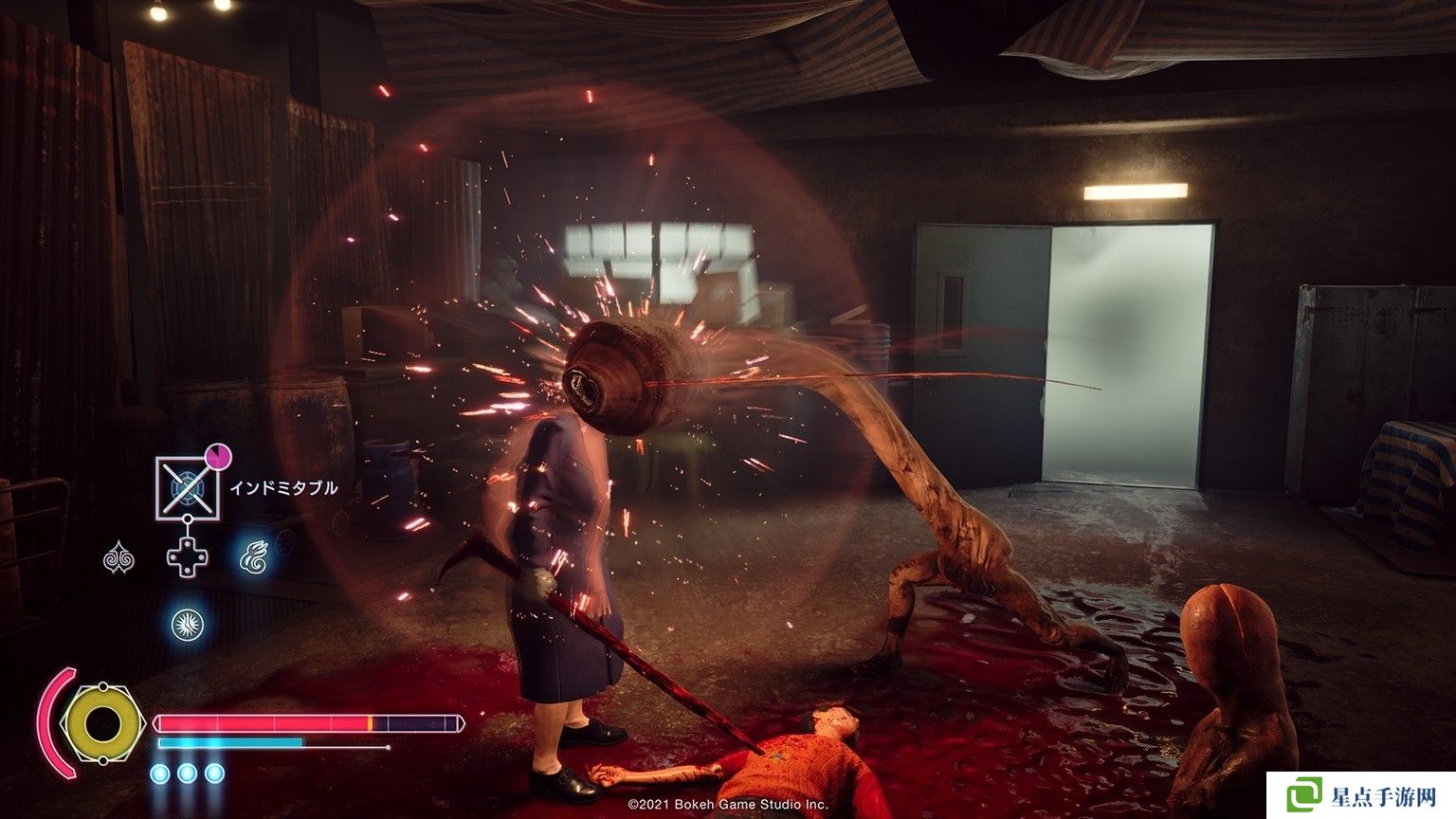Image resolution: width=1456 pixels, height=819 pixels.
Task: Use the glowing blue flame swirl skill
Action: [x=252, y=557]
